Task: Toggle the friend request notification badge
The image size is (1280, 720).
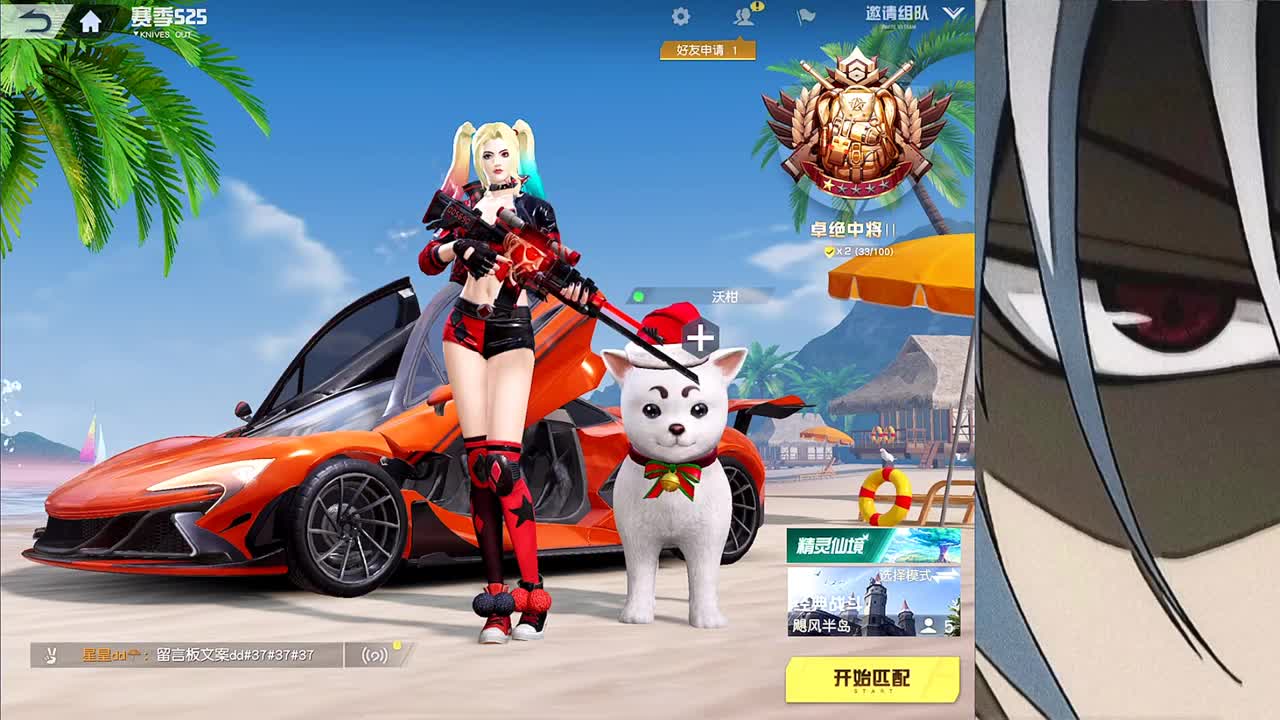Action: click(758, 6)
